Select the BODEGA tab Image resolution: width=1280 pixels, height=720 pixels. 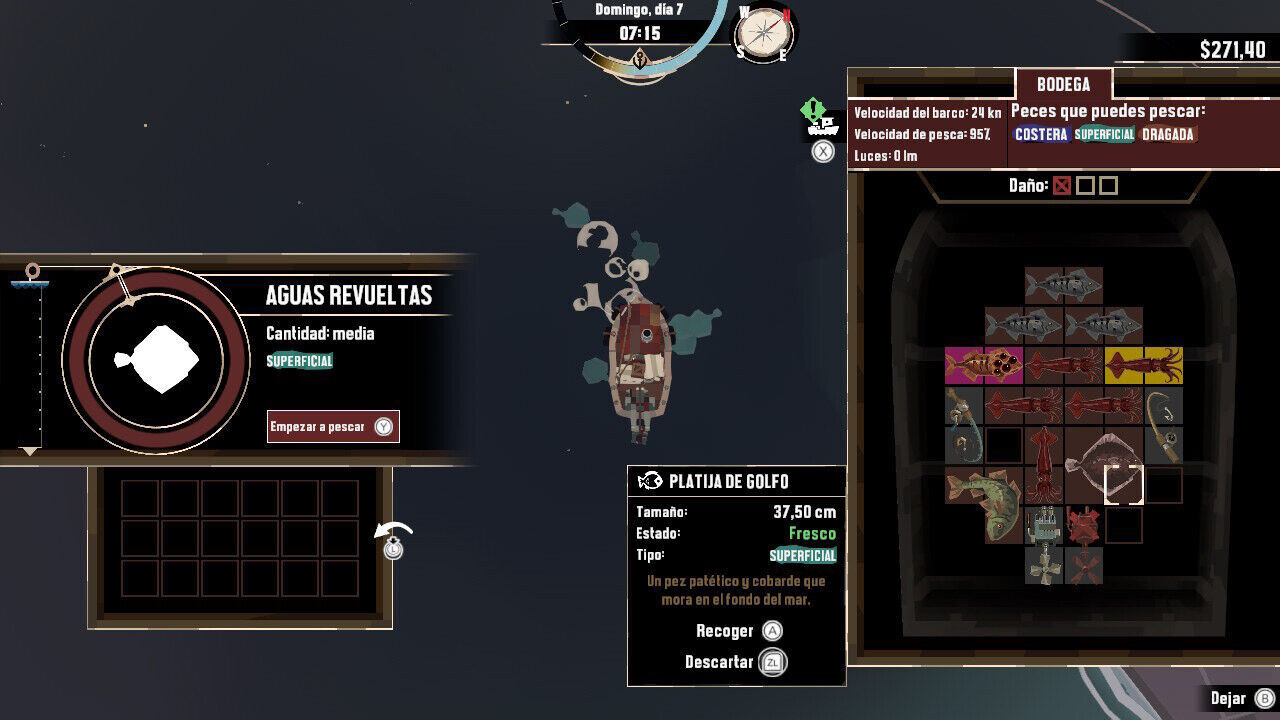[x=1063, y=85]
